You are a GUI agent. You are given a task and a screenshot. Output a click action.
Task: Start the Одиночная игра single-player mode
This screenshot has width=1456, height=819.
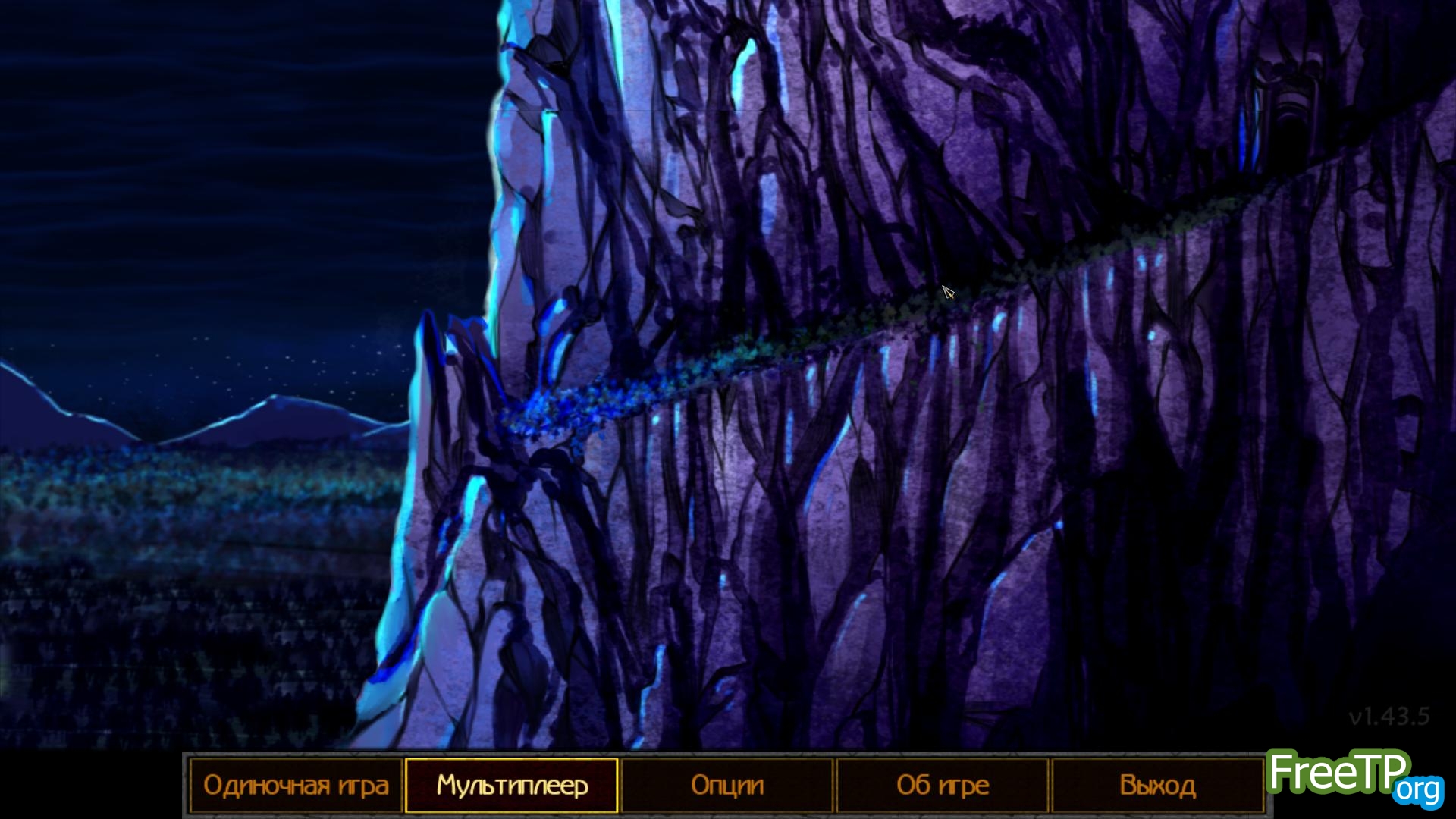pyautogui.click(x=296, y=786)
